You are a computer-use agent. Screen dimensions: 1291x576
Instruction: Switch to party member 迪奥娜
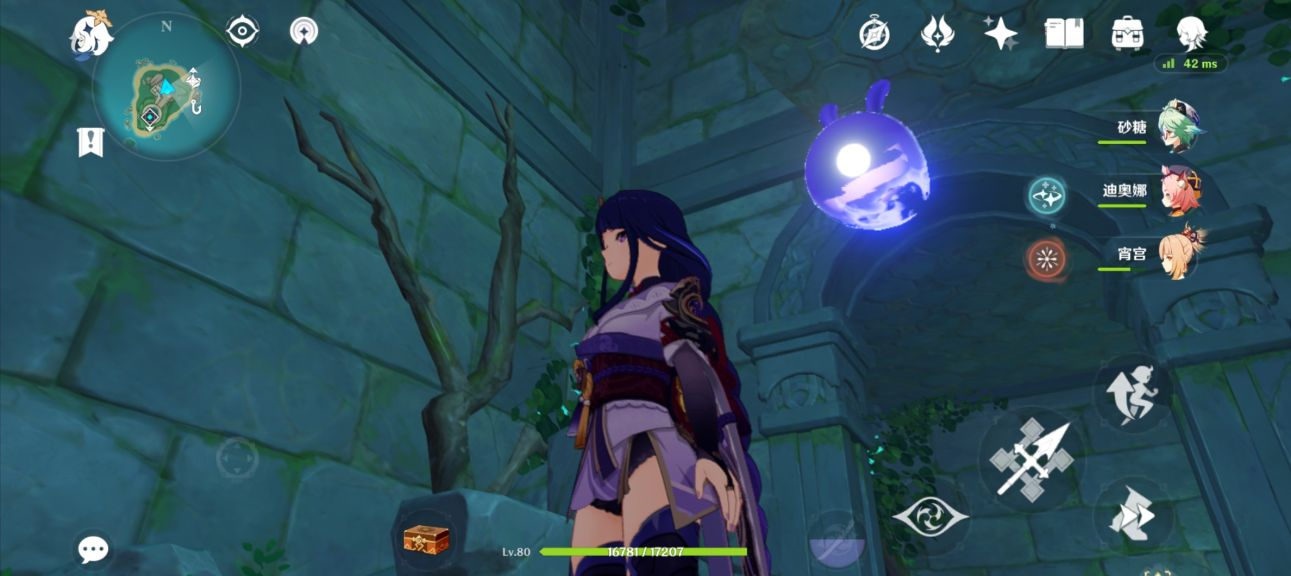(x=1180, y=192)
